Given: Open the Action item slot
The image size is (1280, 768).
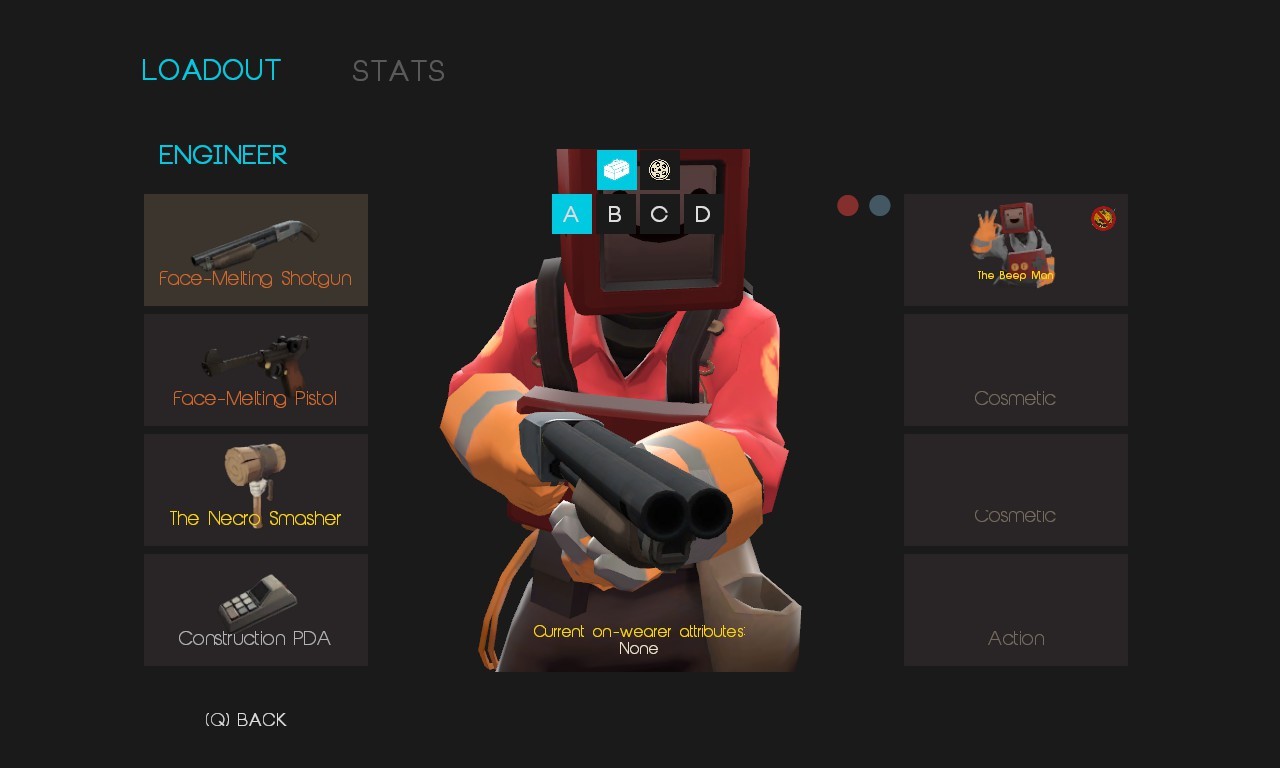Looking at the screenshot, I should (x=1015, y=609).
